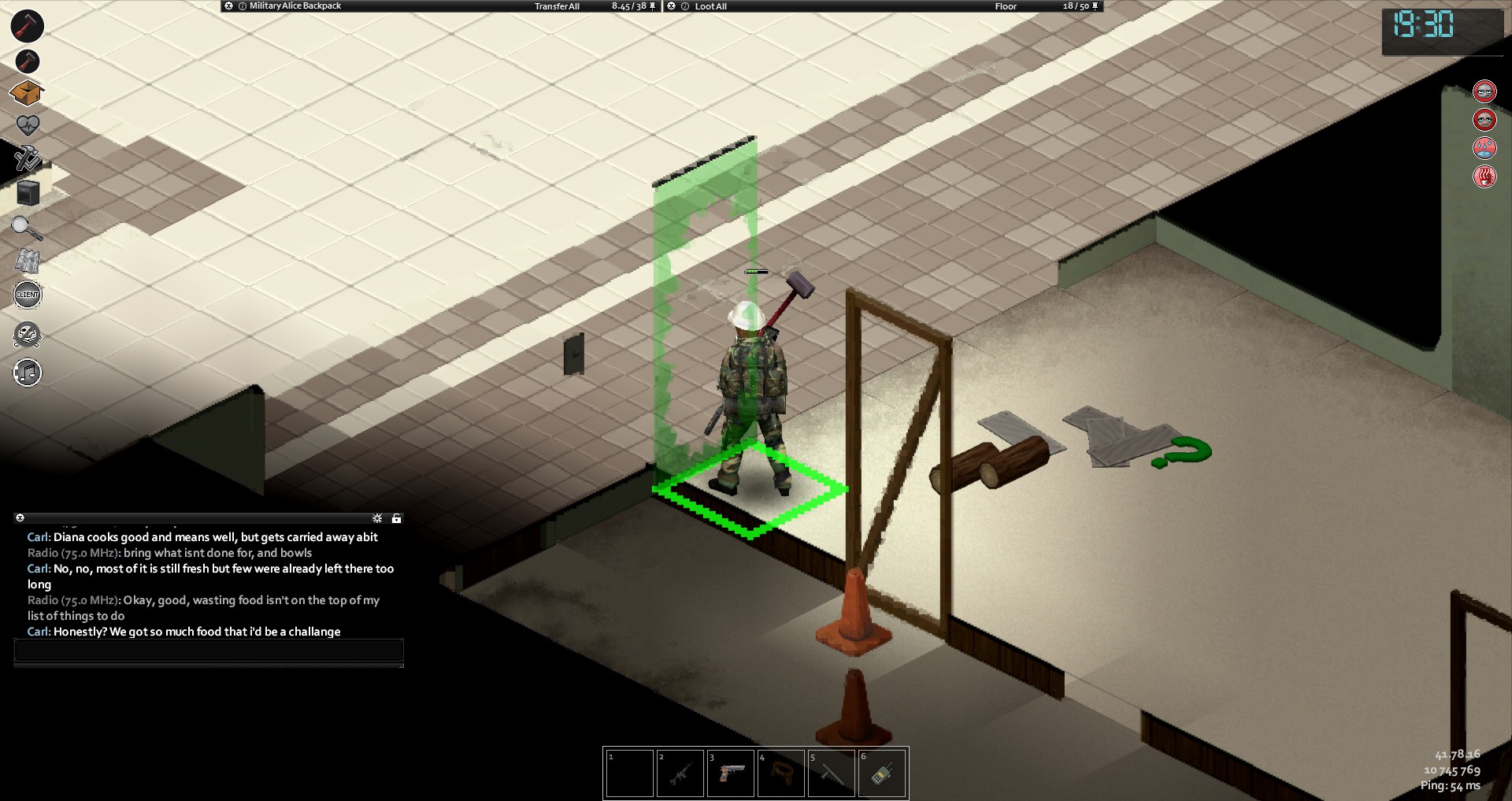Open the inventory box icon
This screenshot has width=1512, height=801.
point(27,93)
